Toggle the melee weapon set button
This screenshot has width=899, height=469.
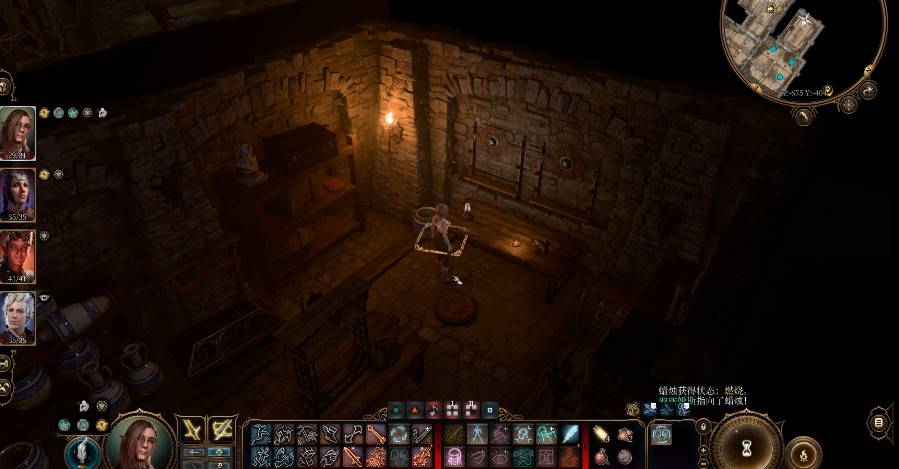(193, 432)
